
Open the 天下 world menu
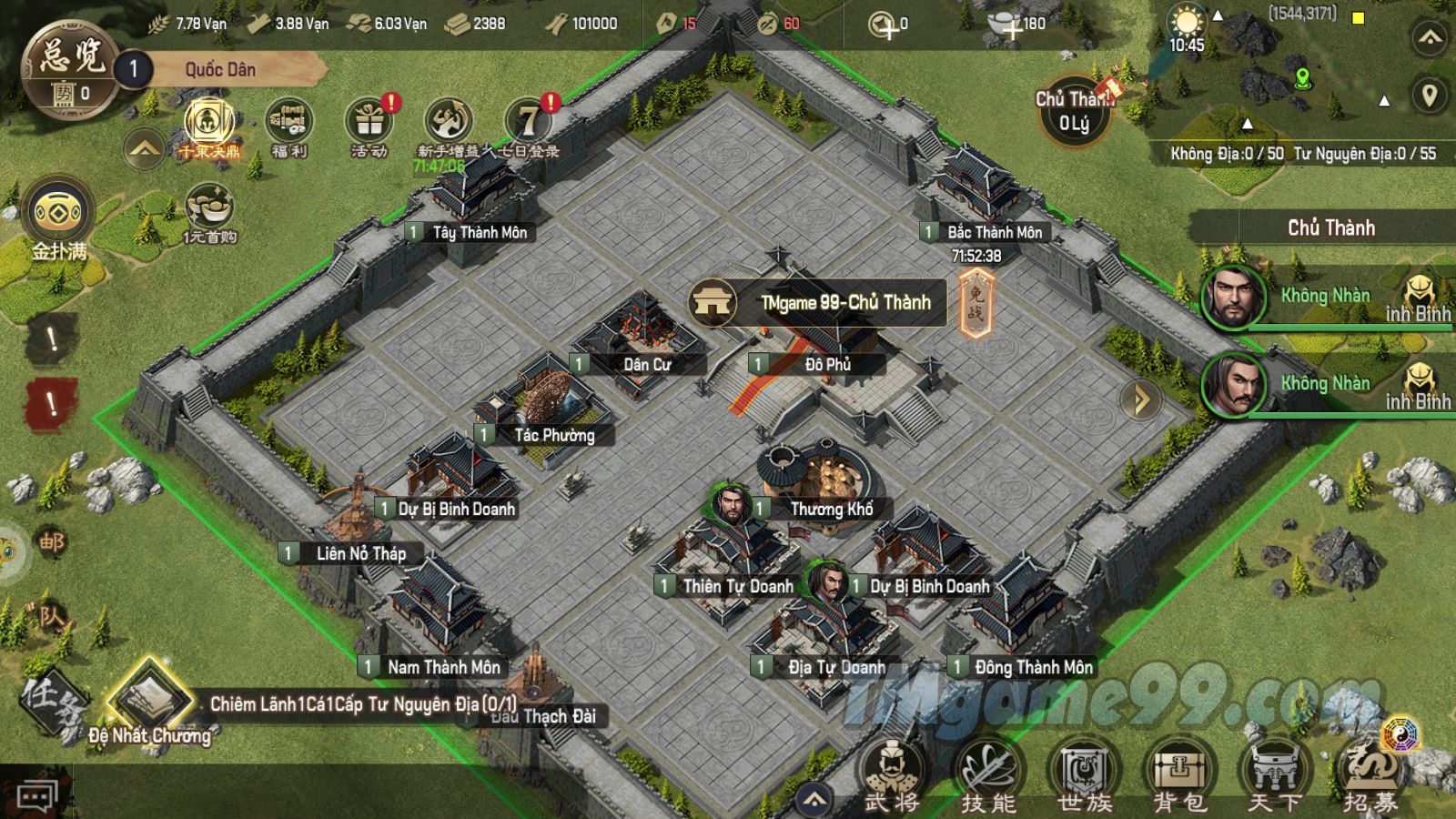tap(1275, 775)
